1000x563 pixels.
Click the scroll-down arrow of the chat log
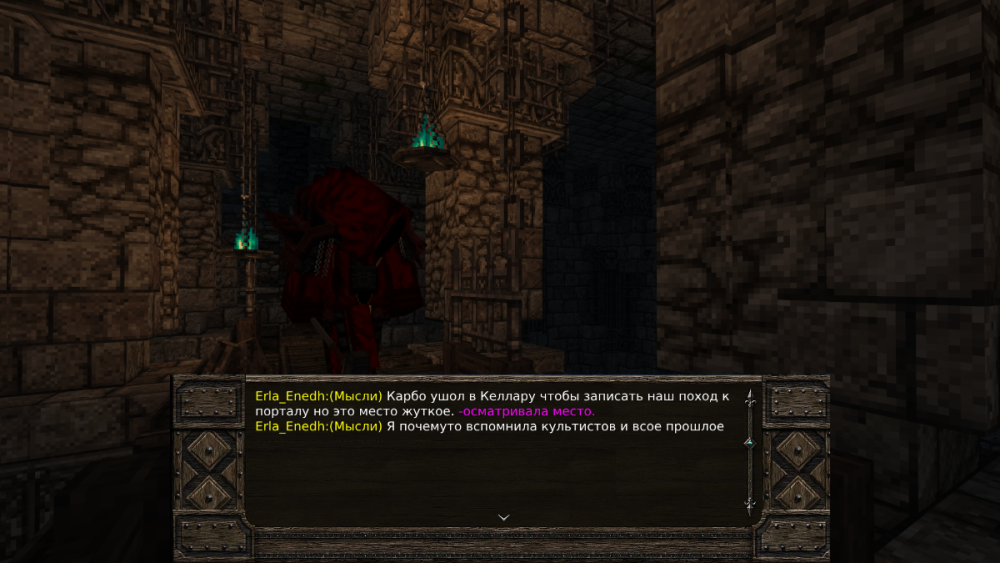(x=748, y=505)
